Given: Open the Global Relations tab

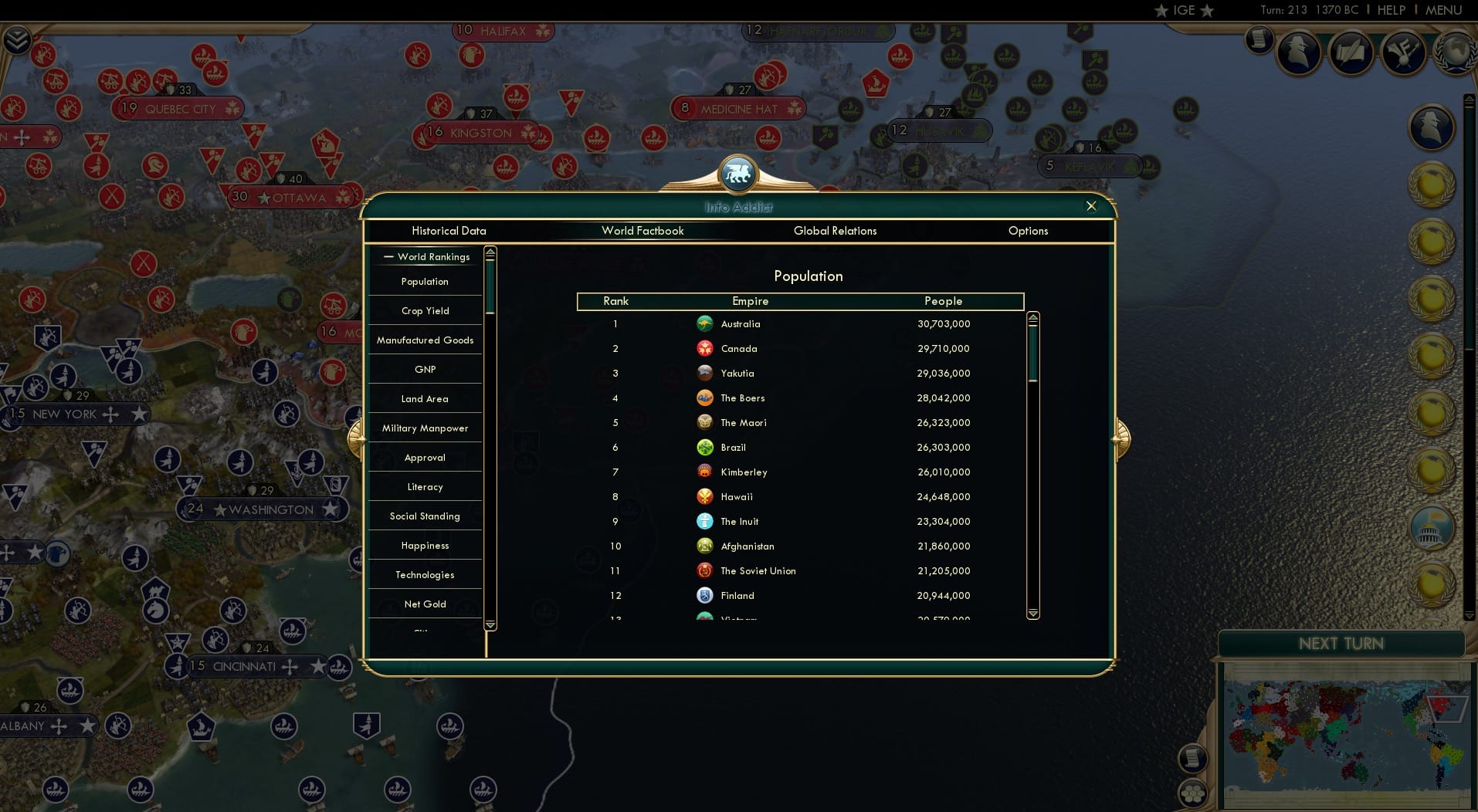Looking at the screenshot, I should click(835, 231).
